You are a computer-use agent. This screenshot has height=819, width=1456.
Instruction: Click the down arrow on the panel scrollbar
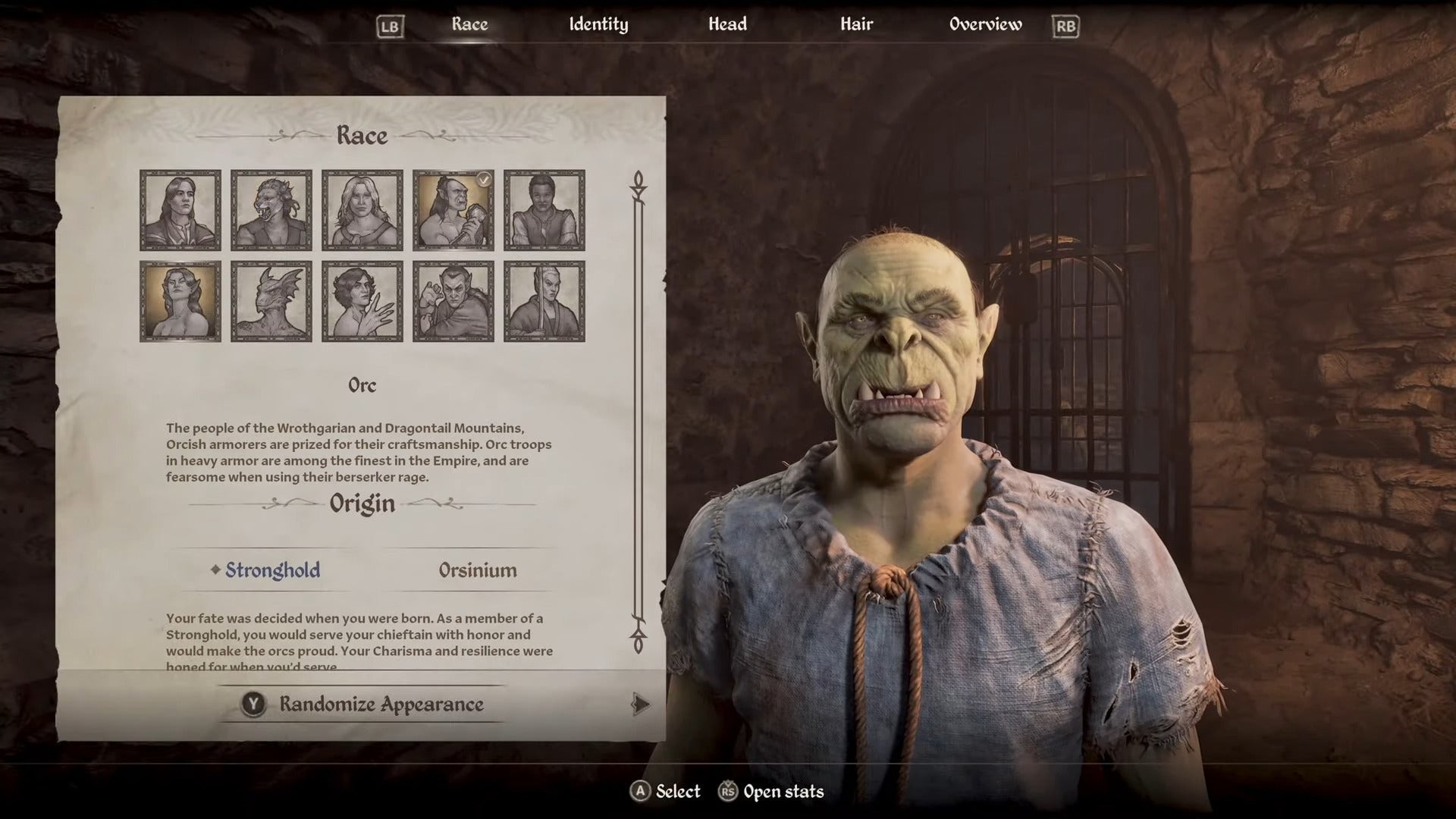coord(637,641)
